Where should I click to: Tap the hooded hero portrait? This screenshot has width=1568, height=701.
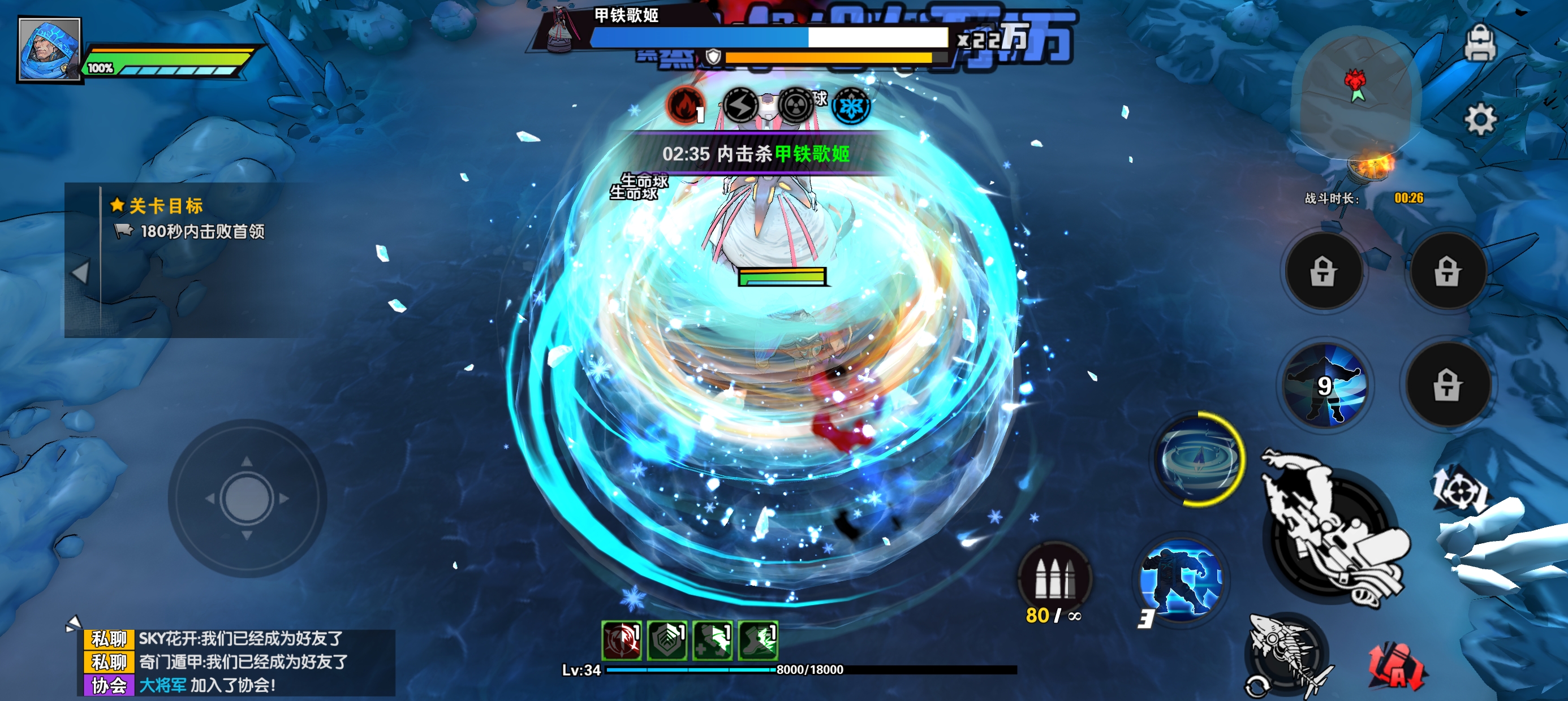click(x=49, y=49)
